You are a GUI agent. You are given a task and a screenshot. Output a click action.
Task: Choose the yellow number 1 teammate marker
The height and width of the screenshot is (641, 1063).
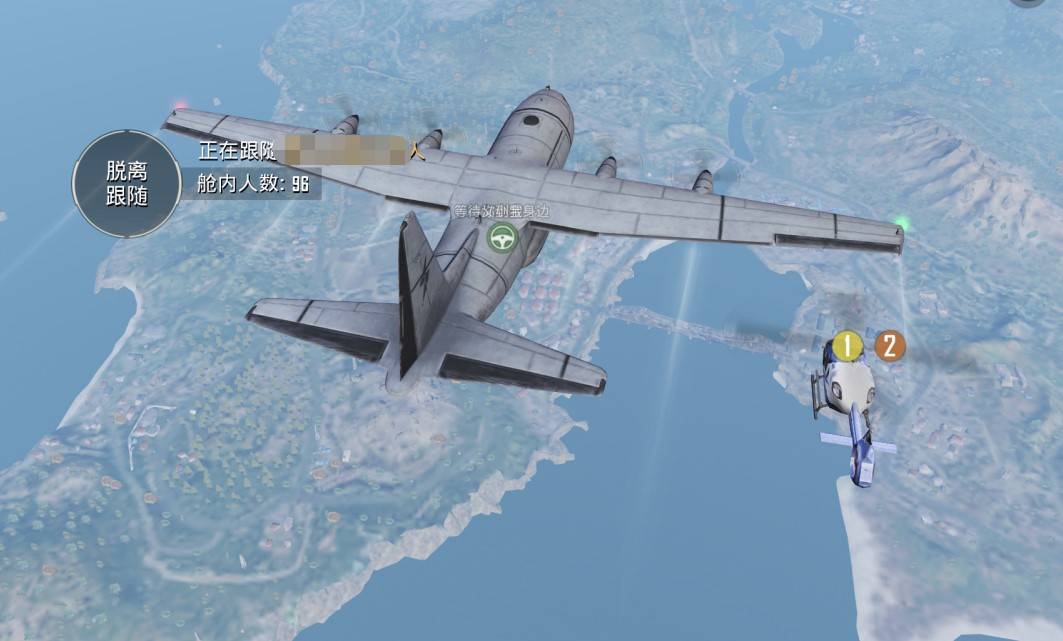[849, 347]
